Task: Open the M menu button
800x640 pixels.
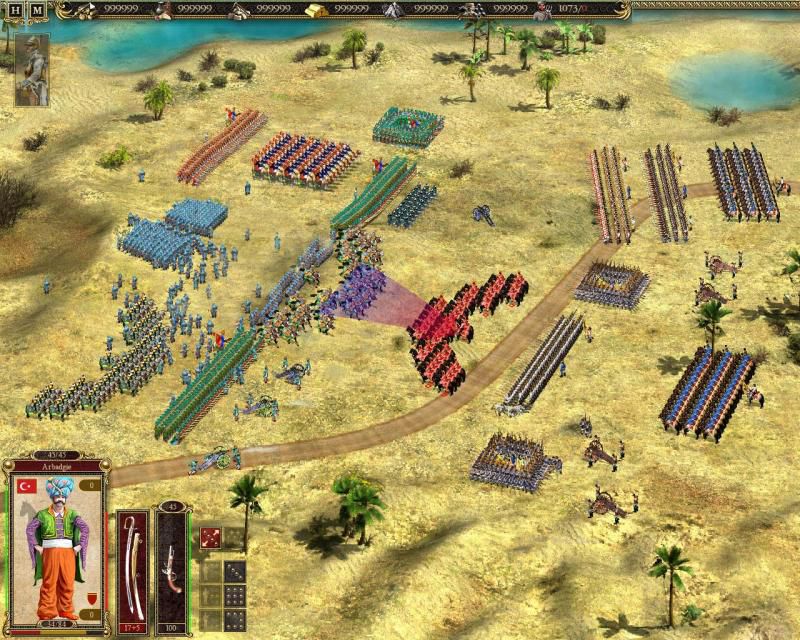Action: (x=37, y=11)
